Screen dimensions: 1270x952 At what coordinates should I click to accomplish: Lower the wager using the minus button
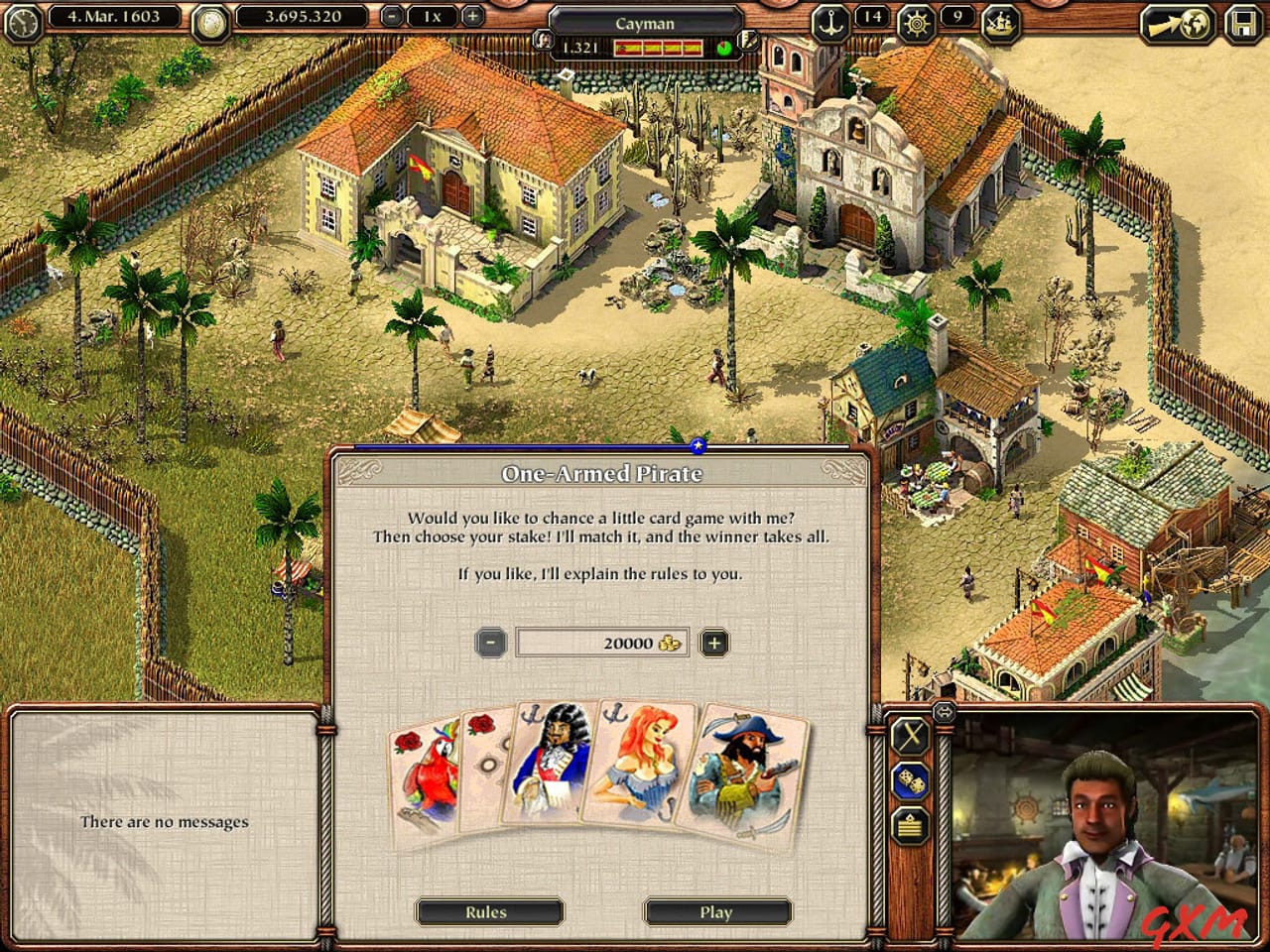(489, 642)
